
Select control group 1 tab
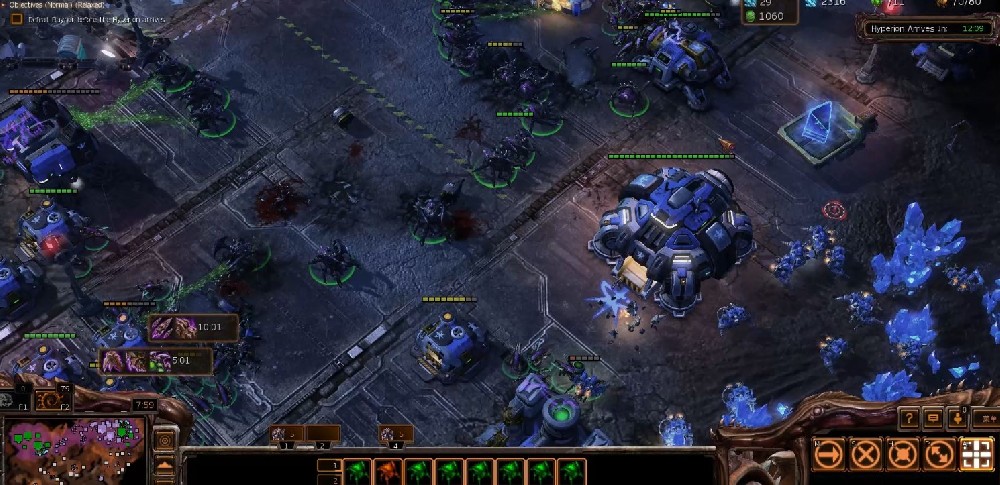(287, 434)
